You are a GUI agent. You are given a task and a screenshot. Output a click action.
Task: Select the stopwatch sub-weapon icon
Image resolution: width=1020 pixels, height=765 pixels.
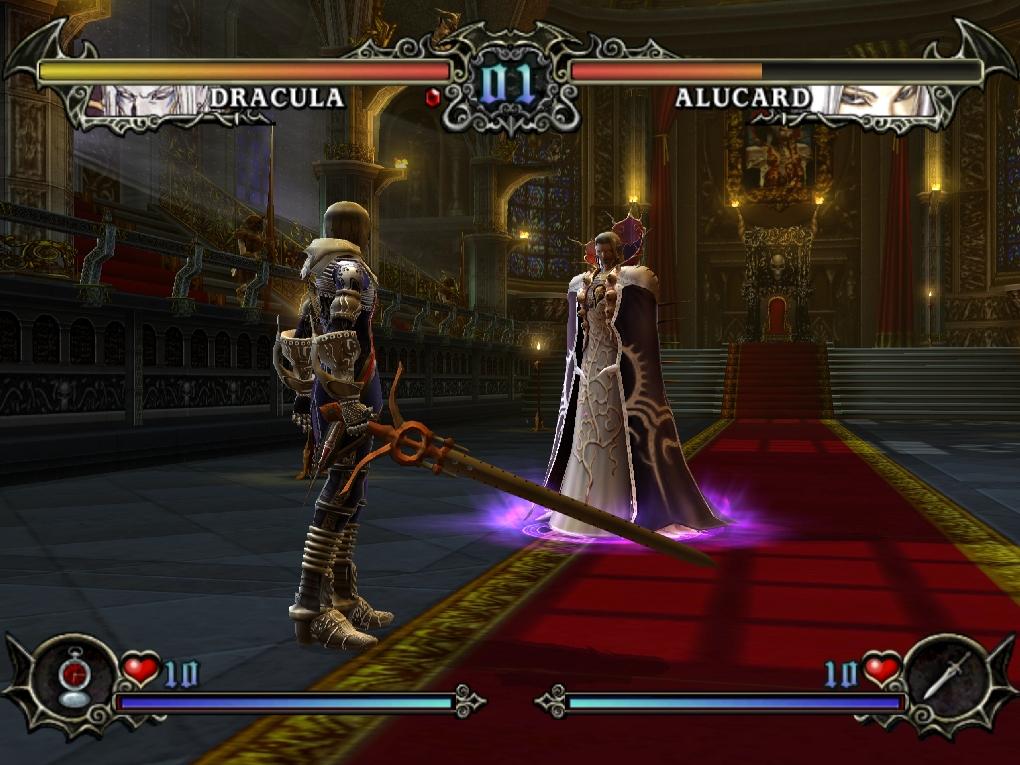pos(74,680)
